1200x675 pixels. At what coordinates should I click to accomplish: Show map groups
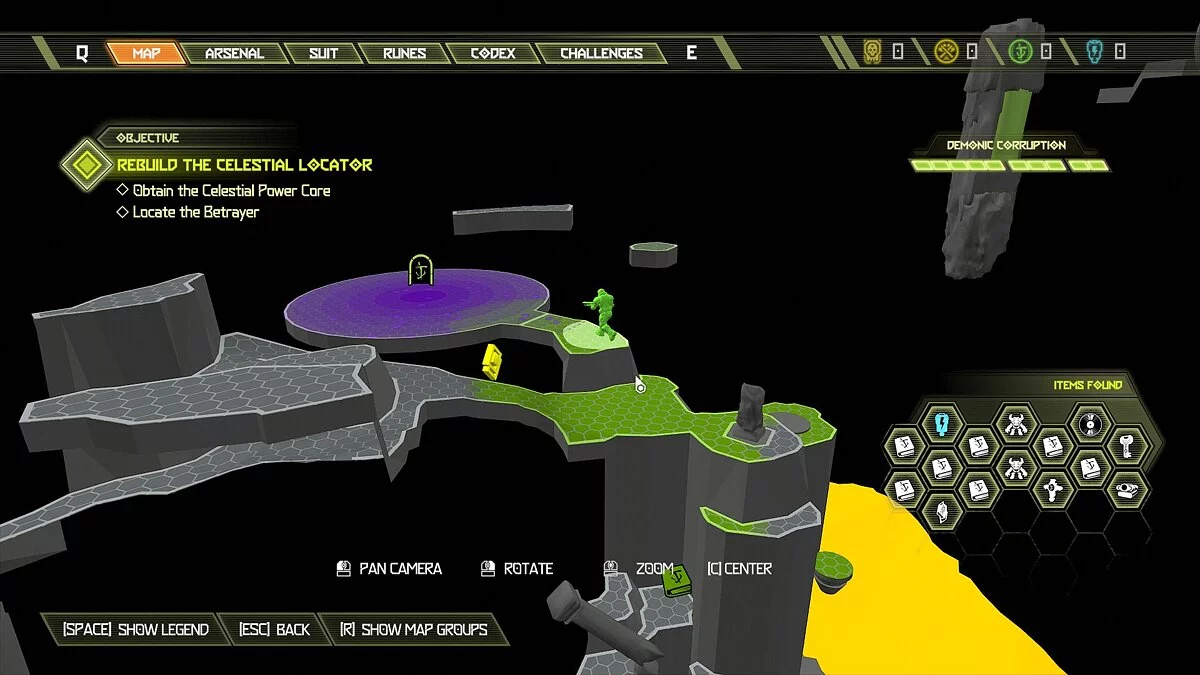pos(413,629)
